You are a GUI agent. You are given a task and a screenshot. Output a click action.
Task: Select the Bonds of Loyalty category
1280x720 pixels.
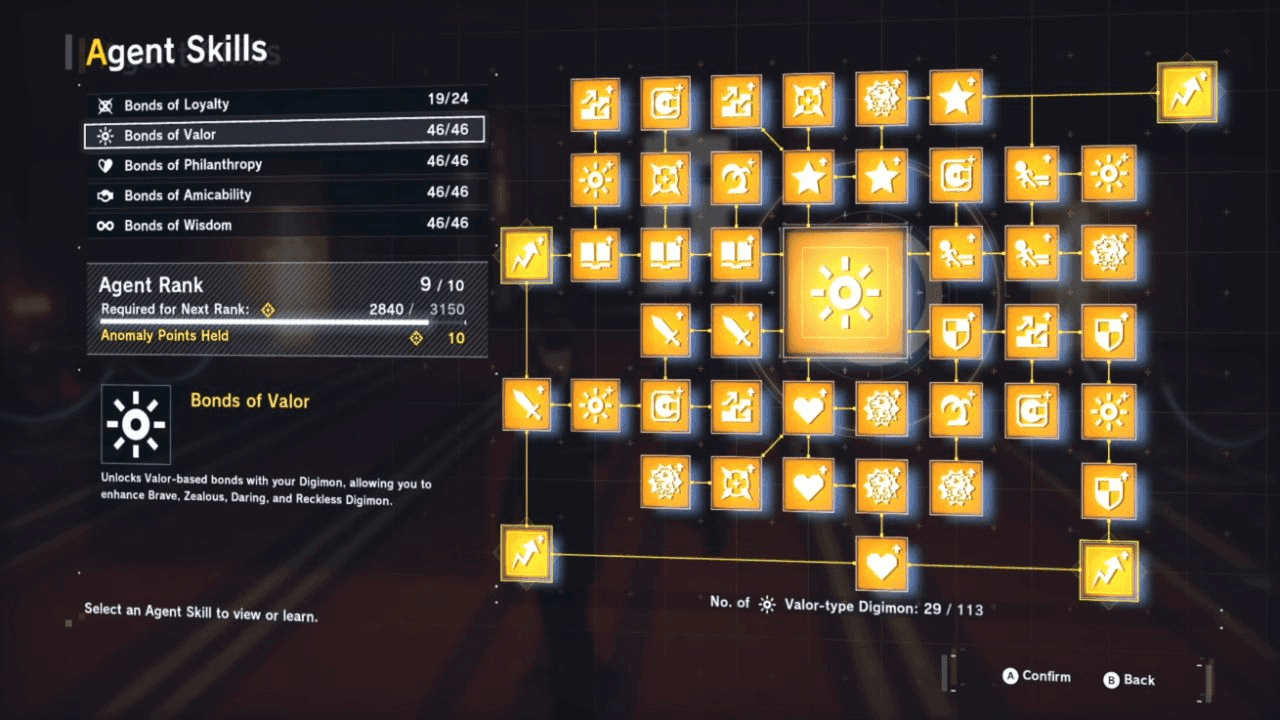286,105
